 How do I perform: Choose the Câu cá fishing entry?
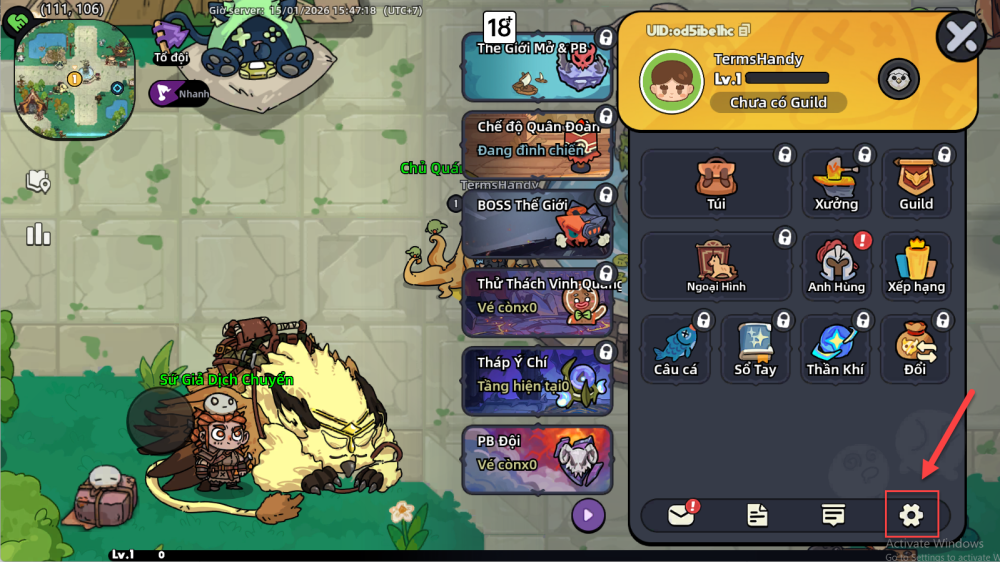[x=676, y=350]
